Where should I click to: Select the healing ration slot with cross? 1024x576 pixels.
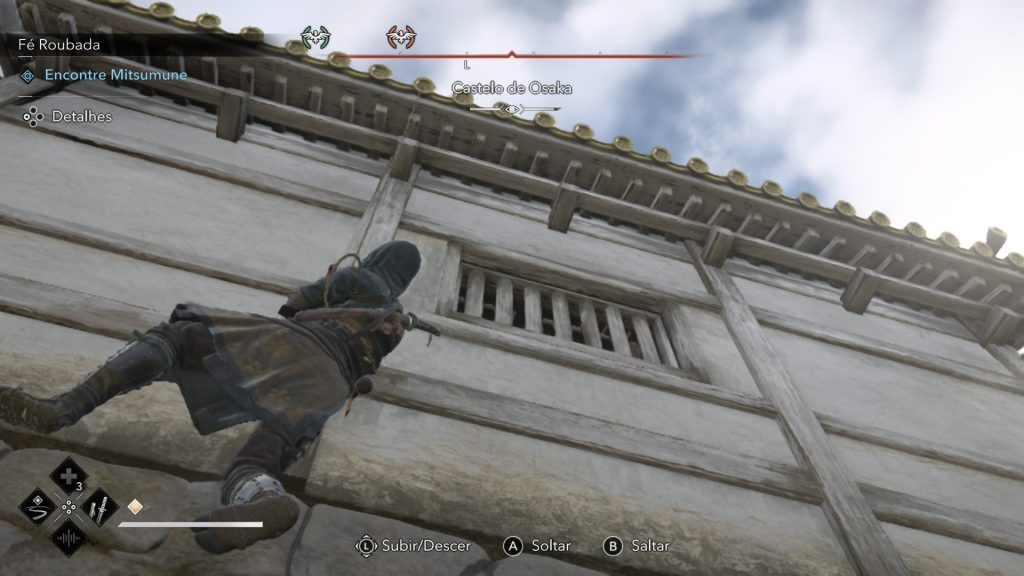(68, 475)
